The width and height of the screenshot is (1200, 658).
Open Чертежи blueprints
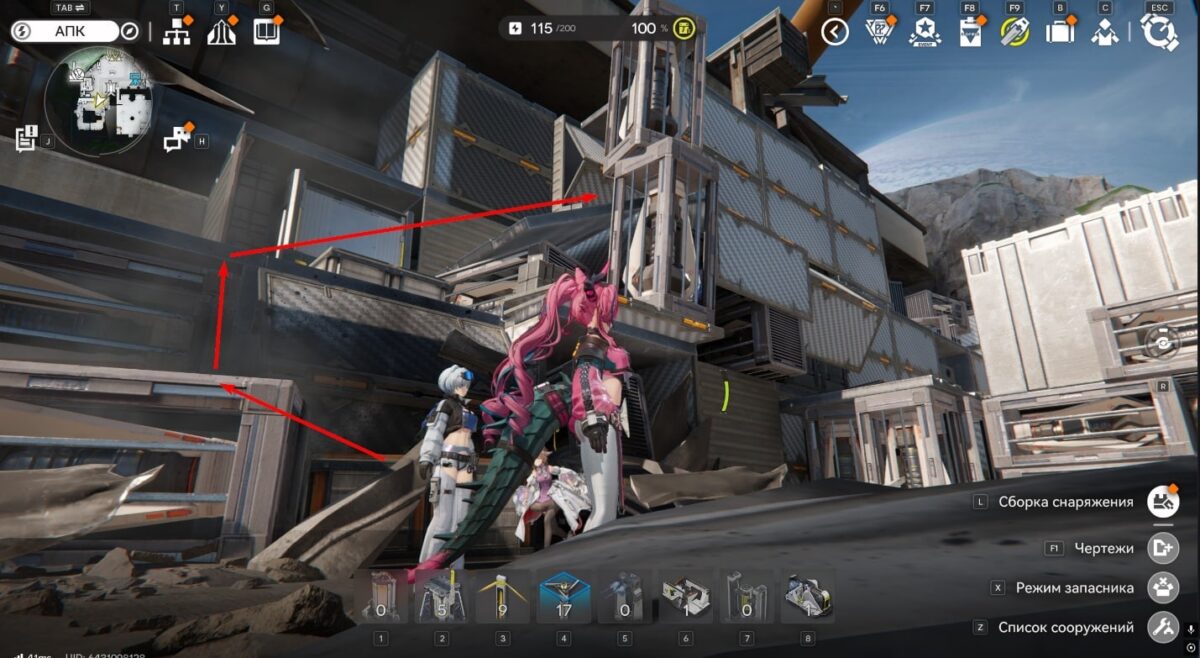(x=1162, y=548)
